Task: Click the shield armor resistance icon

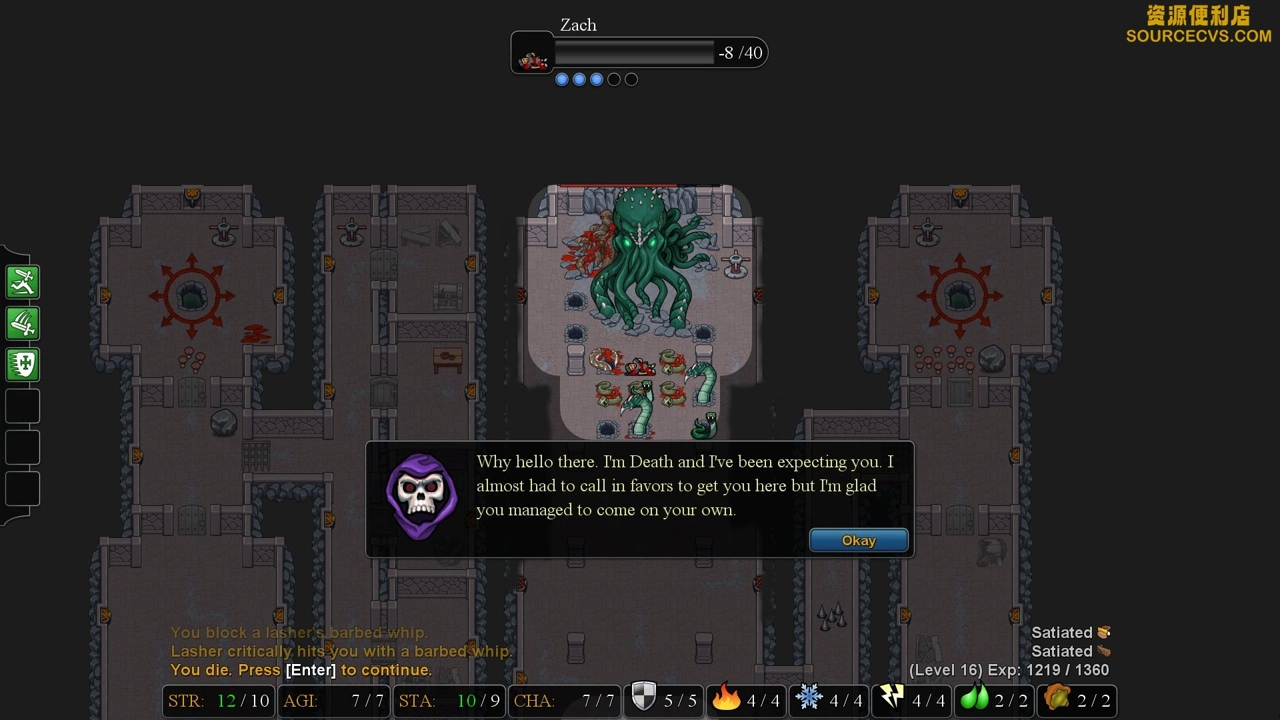Action: click(x=644, y=698)
